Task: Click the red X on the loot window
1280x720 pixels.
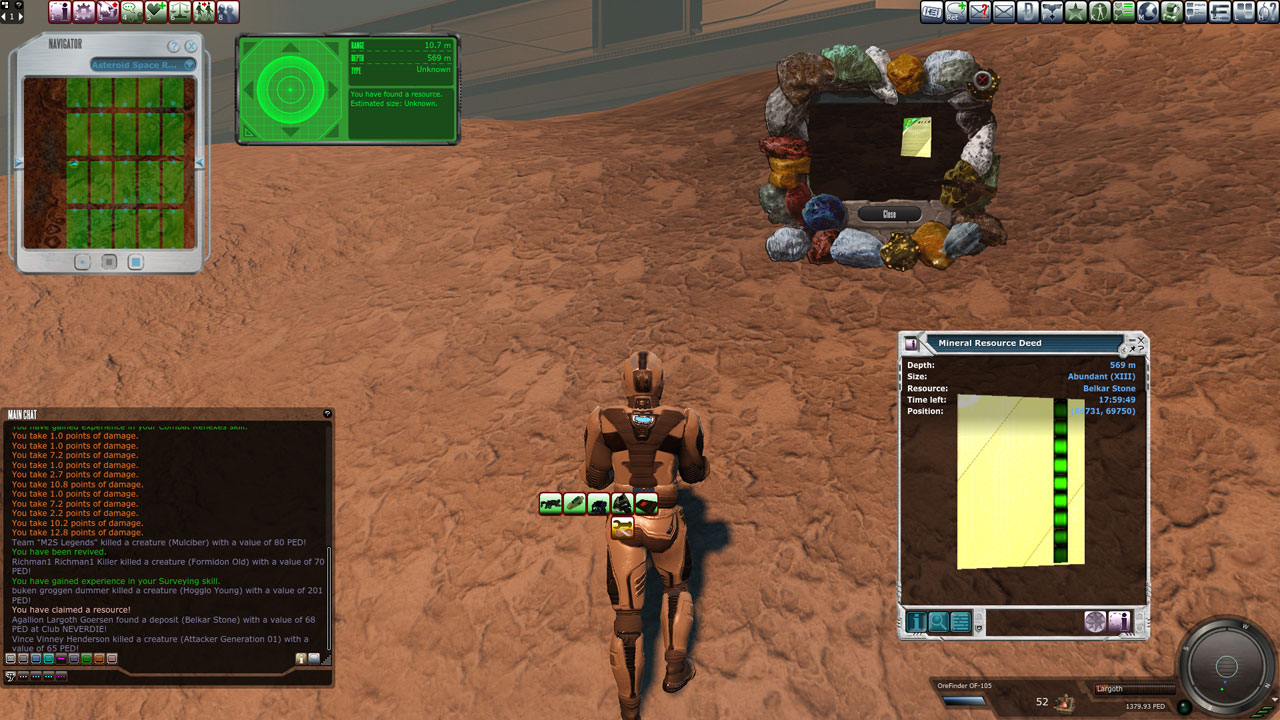Action: pos(983,80)
